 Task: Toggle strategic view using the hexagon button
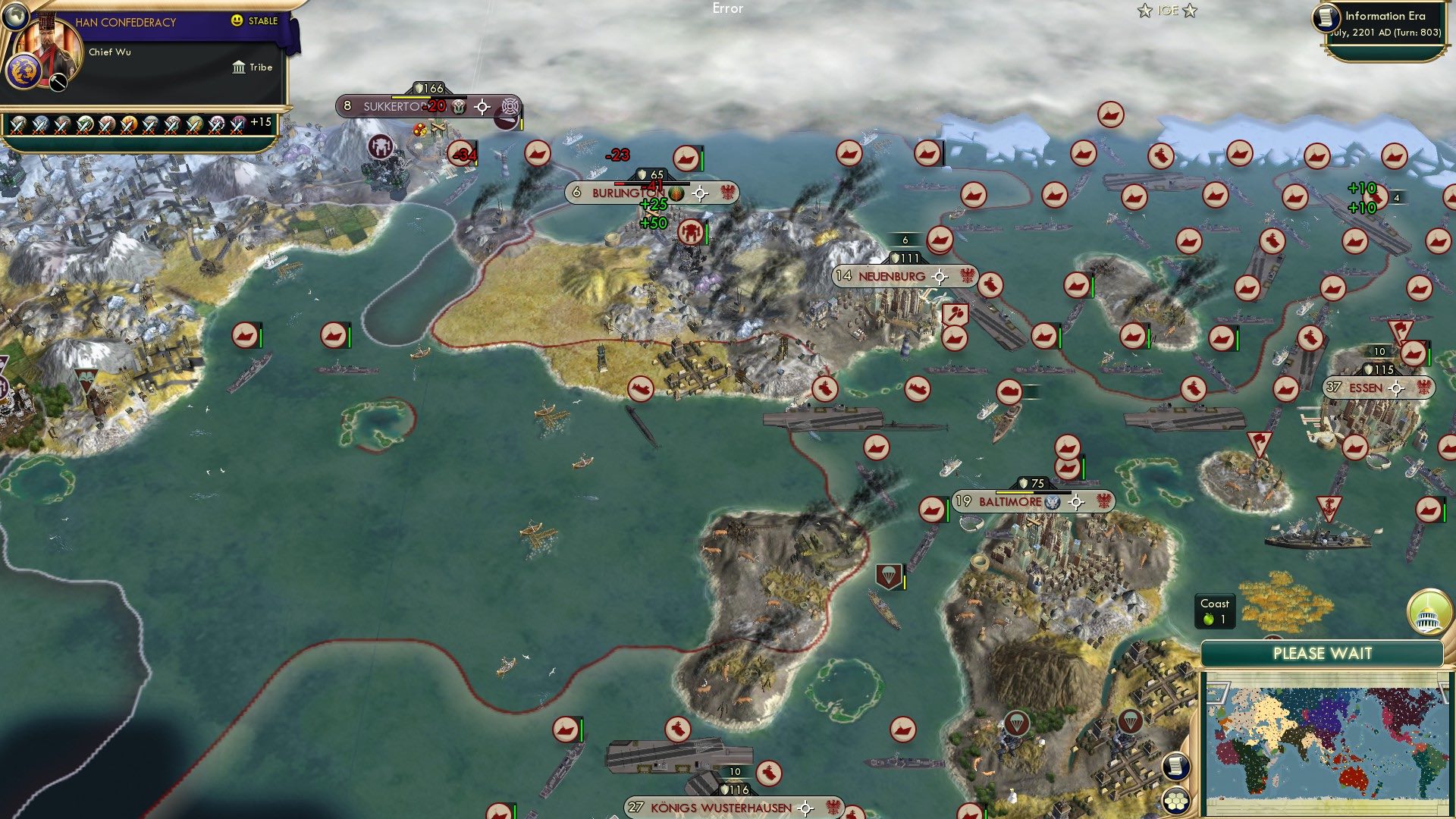[x=1175, y=800]
